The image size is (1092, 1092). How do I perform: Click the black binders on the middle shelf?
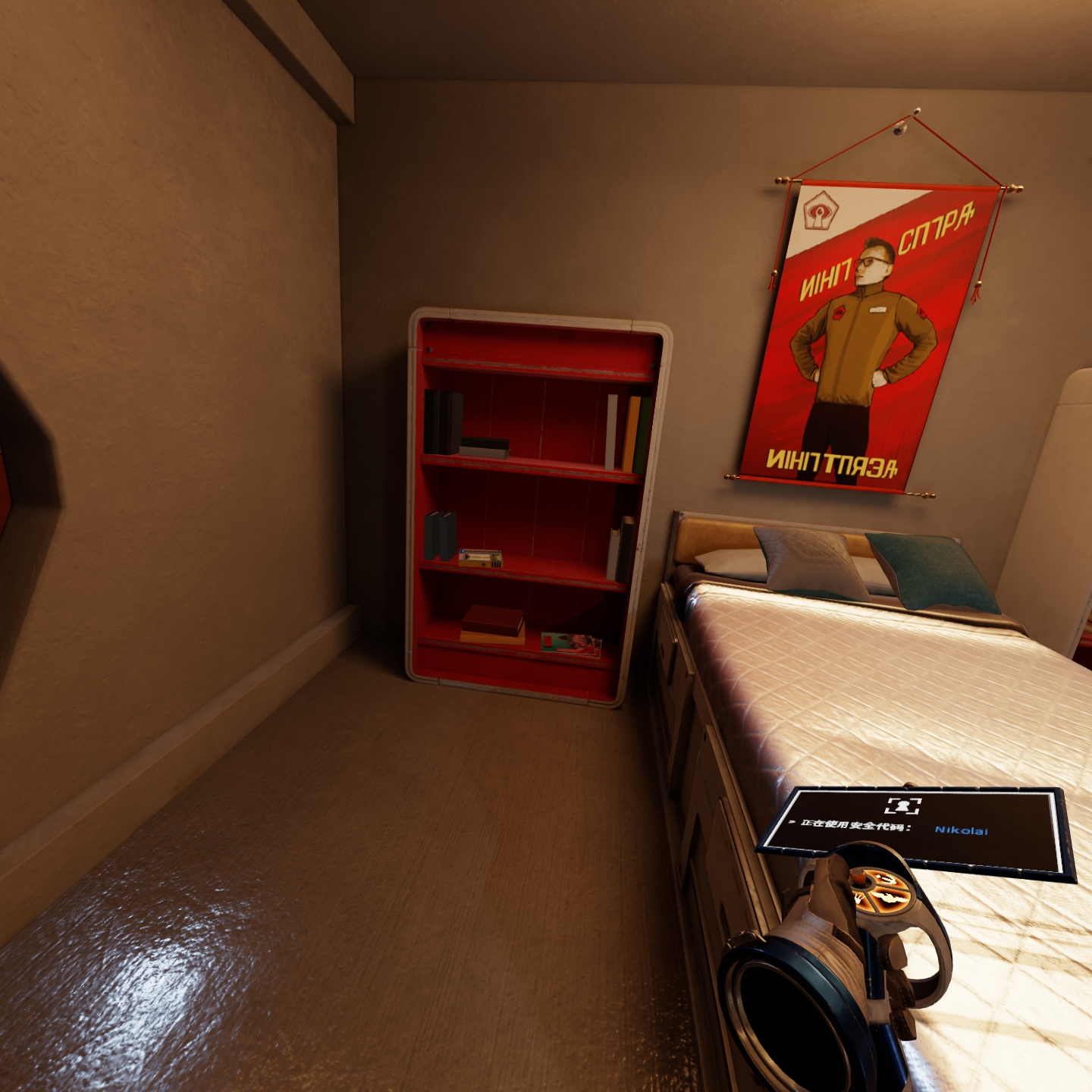tap(441, 535)
